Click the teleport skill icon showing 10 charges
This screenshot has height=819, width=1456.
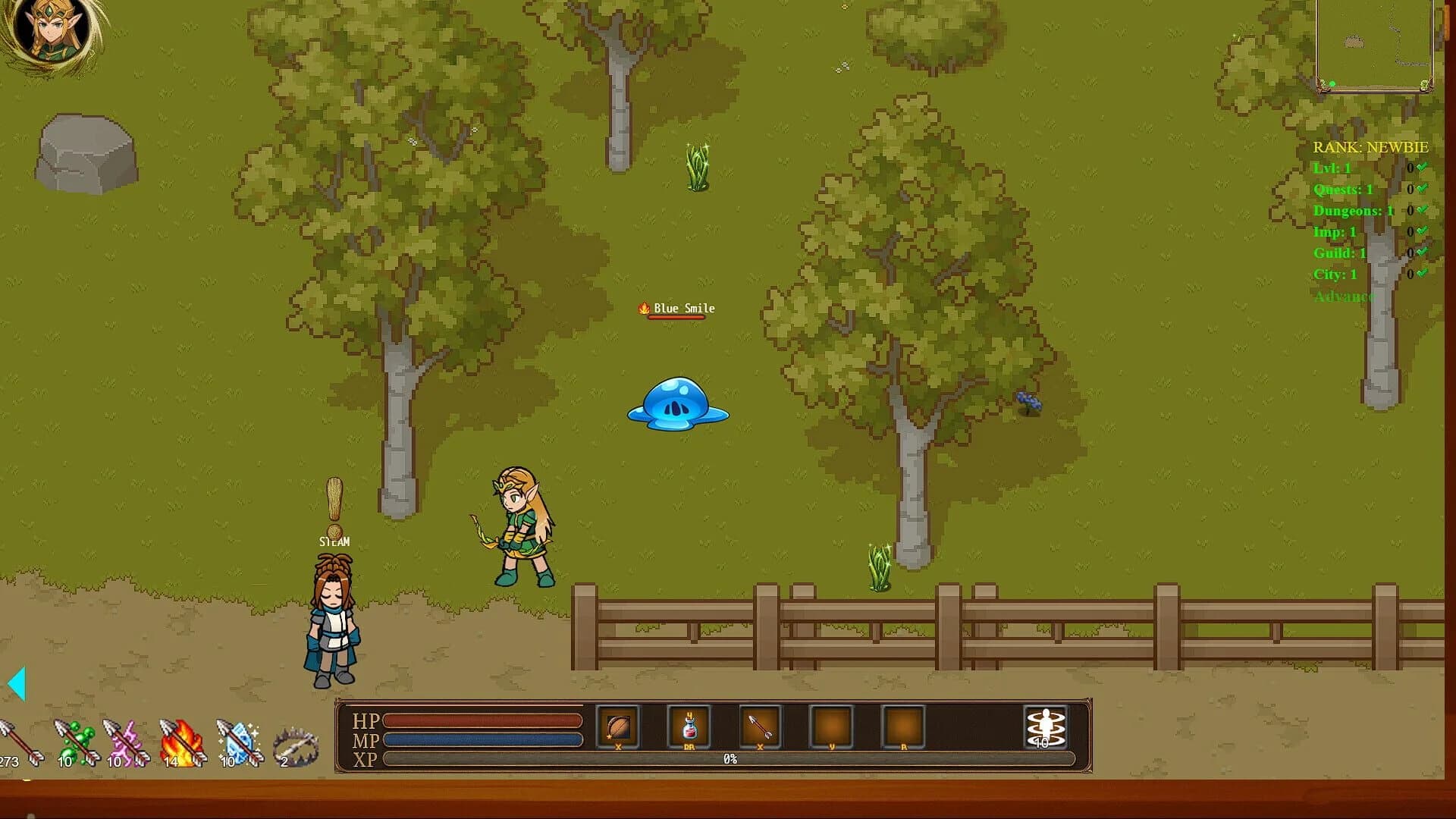coord(1046,726)
